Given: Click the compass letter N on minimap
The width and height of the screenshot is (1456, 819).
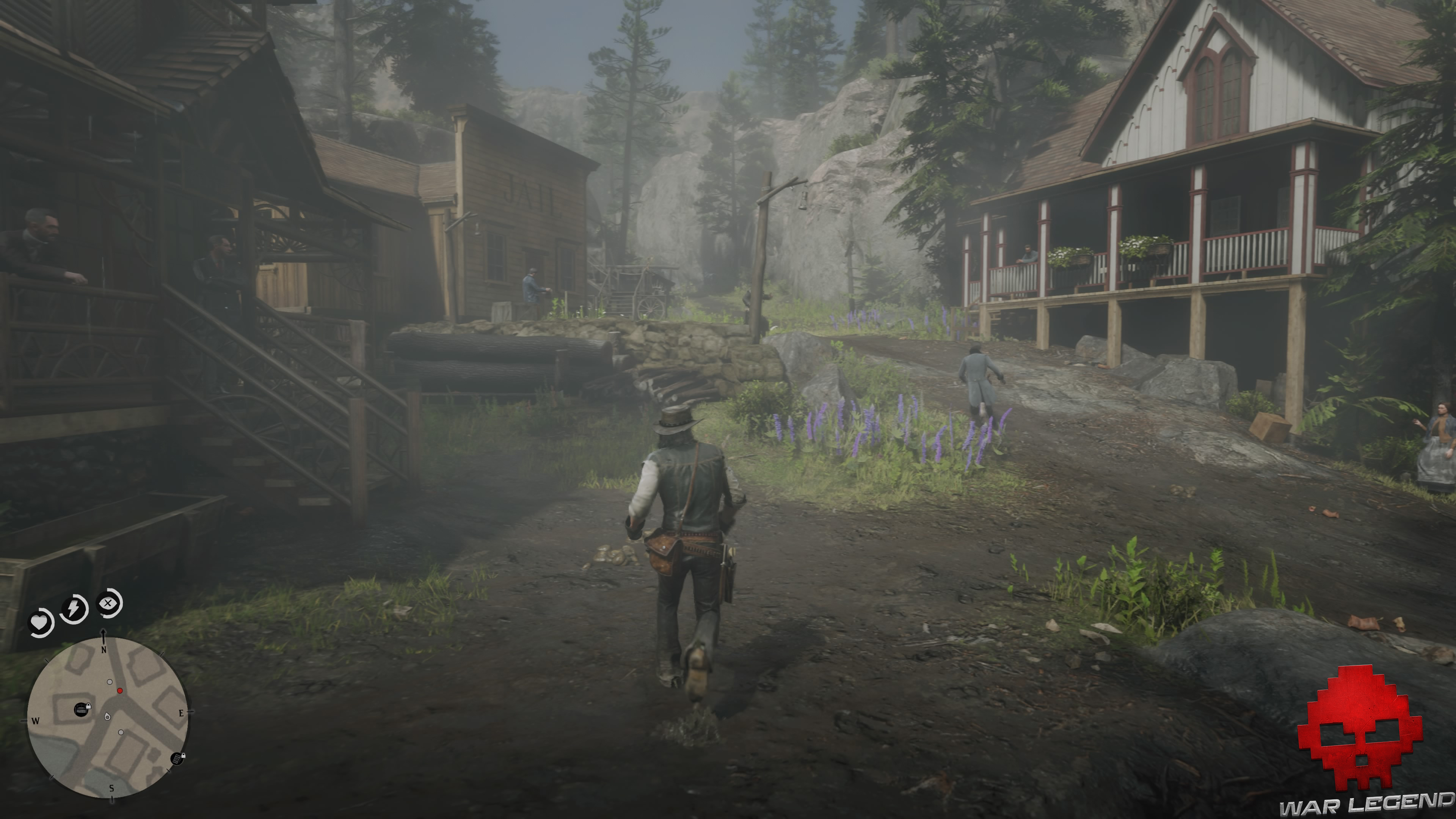Looking at the screenshot, I should coord(104,651).
